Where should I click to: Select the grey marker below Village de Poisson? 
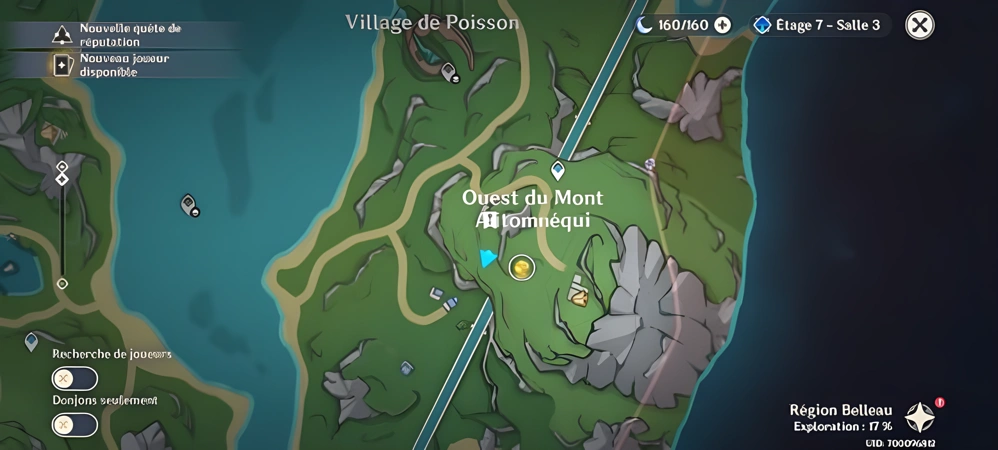click(x=449, y=71)
